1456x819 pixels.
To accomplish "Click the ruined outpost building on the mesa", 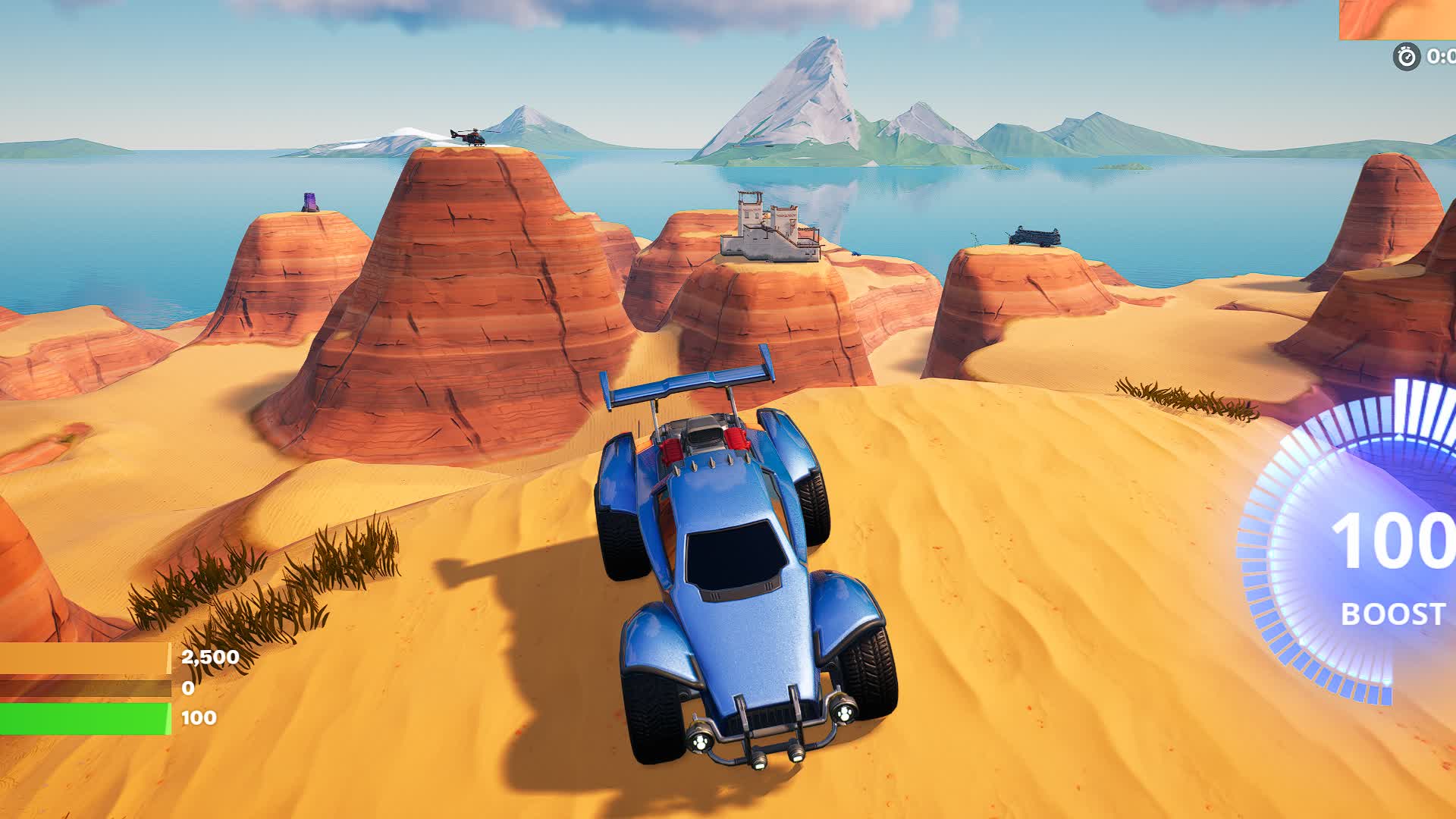I will coord(767,226).
